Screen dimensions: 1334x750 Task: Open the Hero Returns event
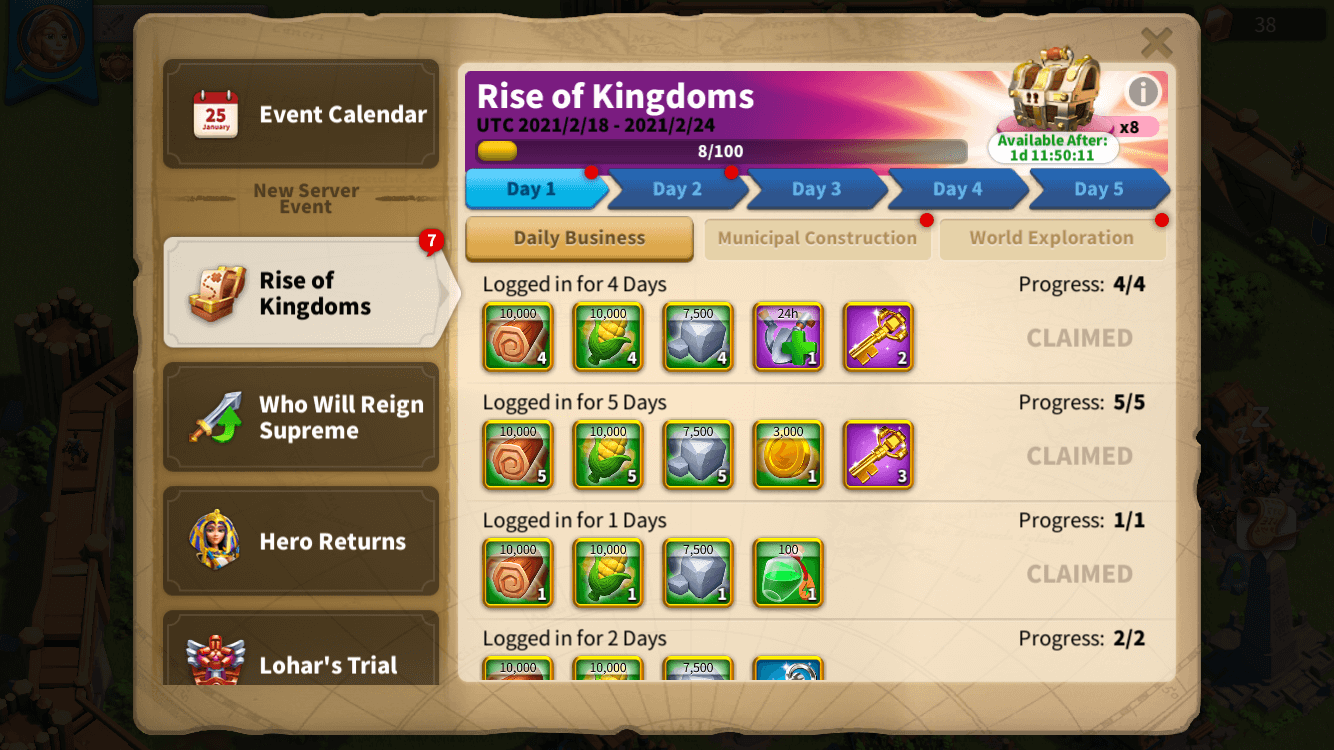click(x=301, y=541)
